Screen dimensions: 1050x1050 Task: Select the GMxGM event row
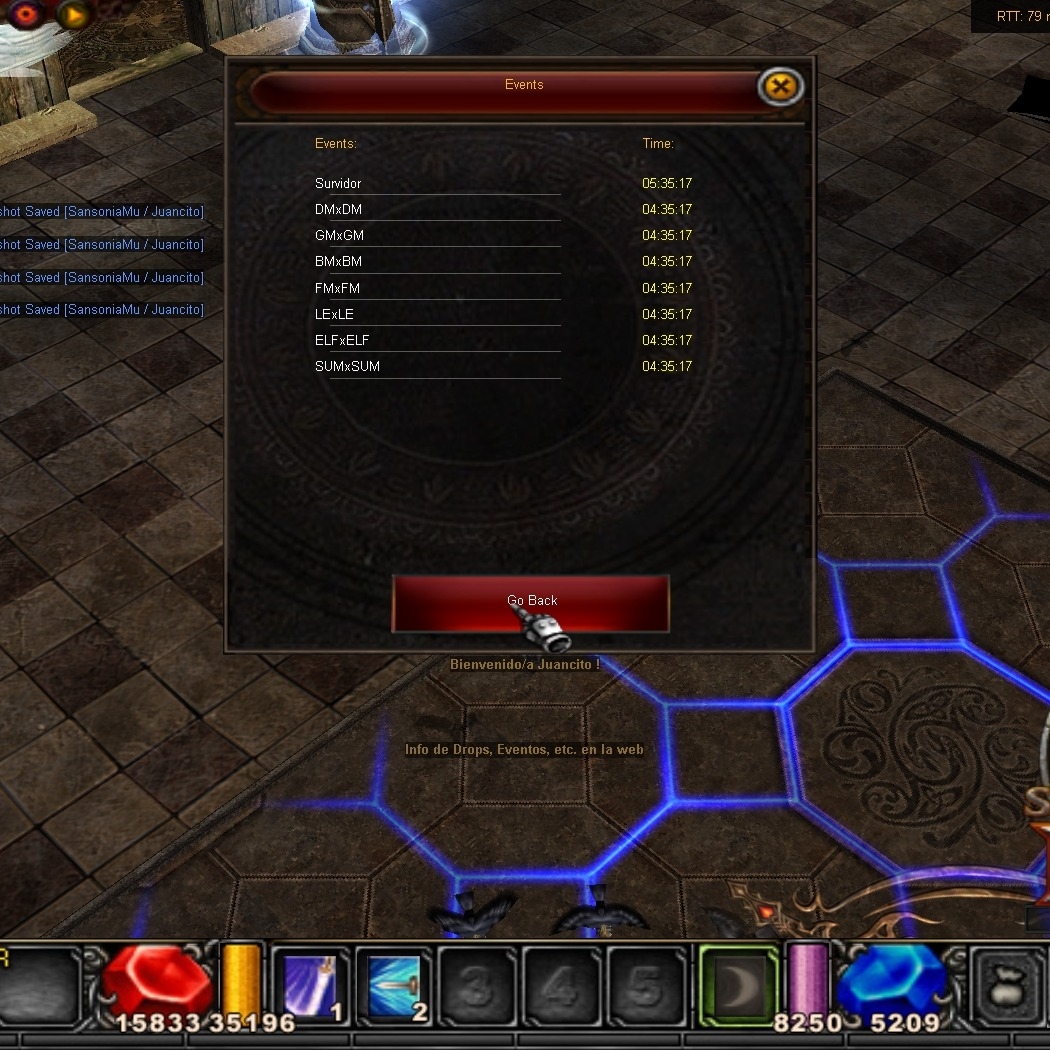tap(339, 236)
